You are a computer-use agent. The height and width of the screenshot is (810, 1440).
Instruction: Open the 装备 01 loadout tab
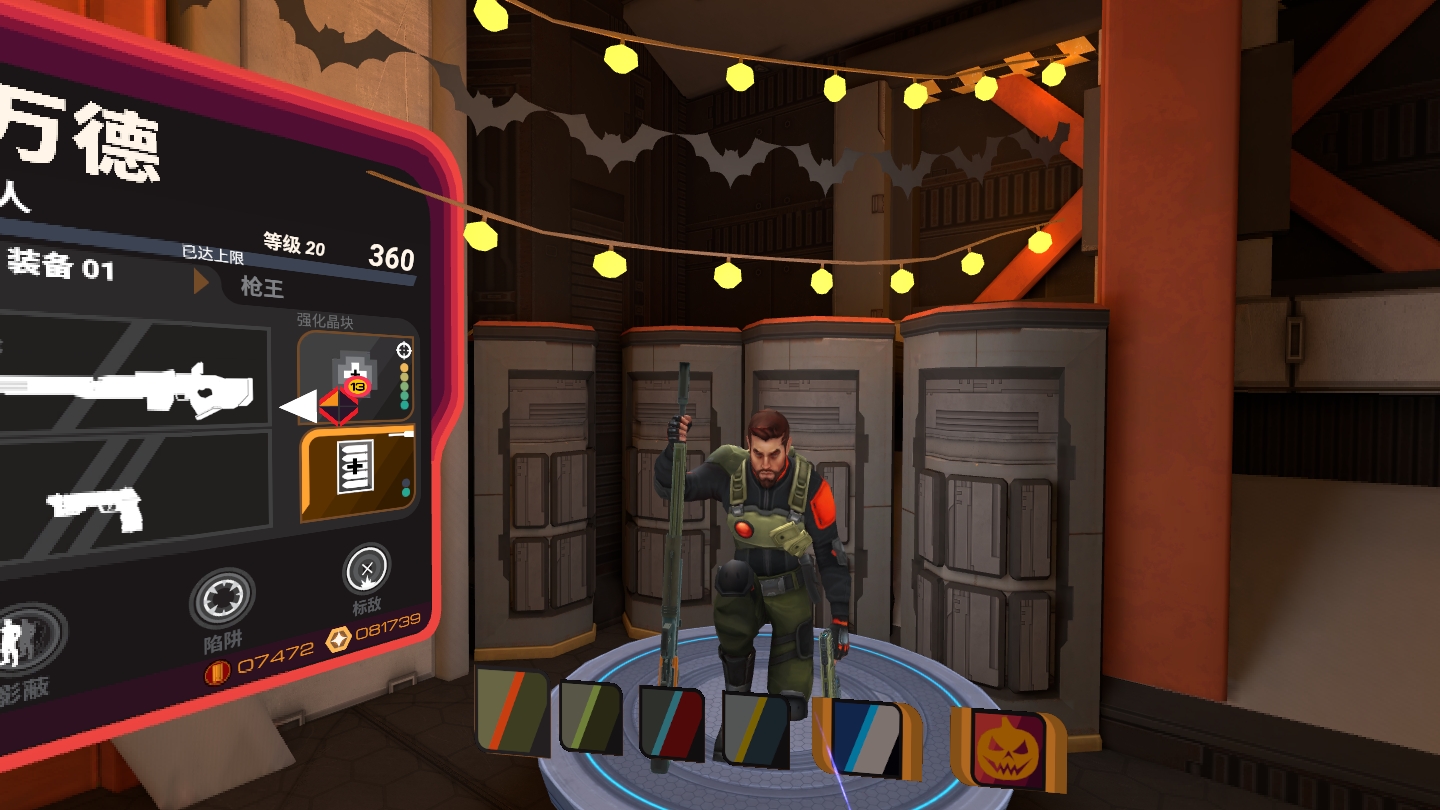pyautogui.click(x=60, y=267)
